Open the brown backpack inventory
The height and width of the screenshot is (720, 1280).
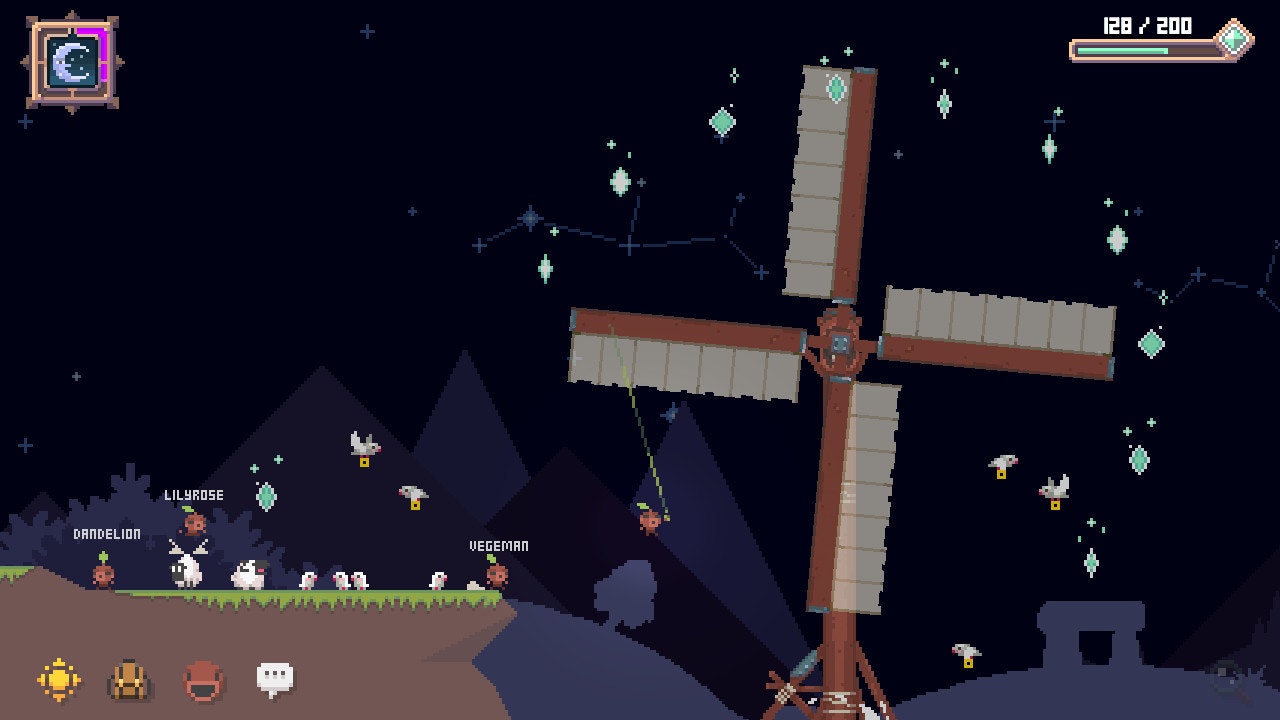[130, 680]
